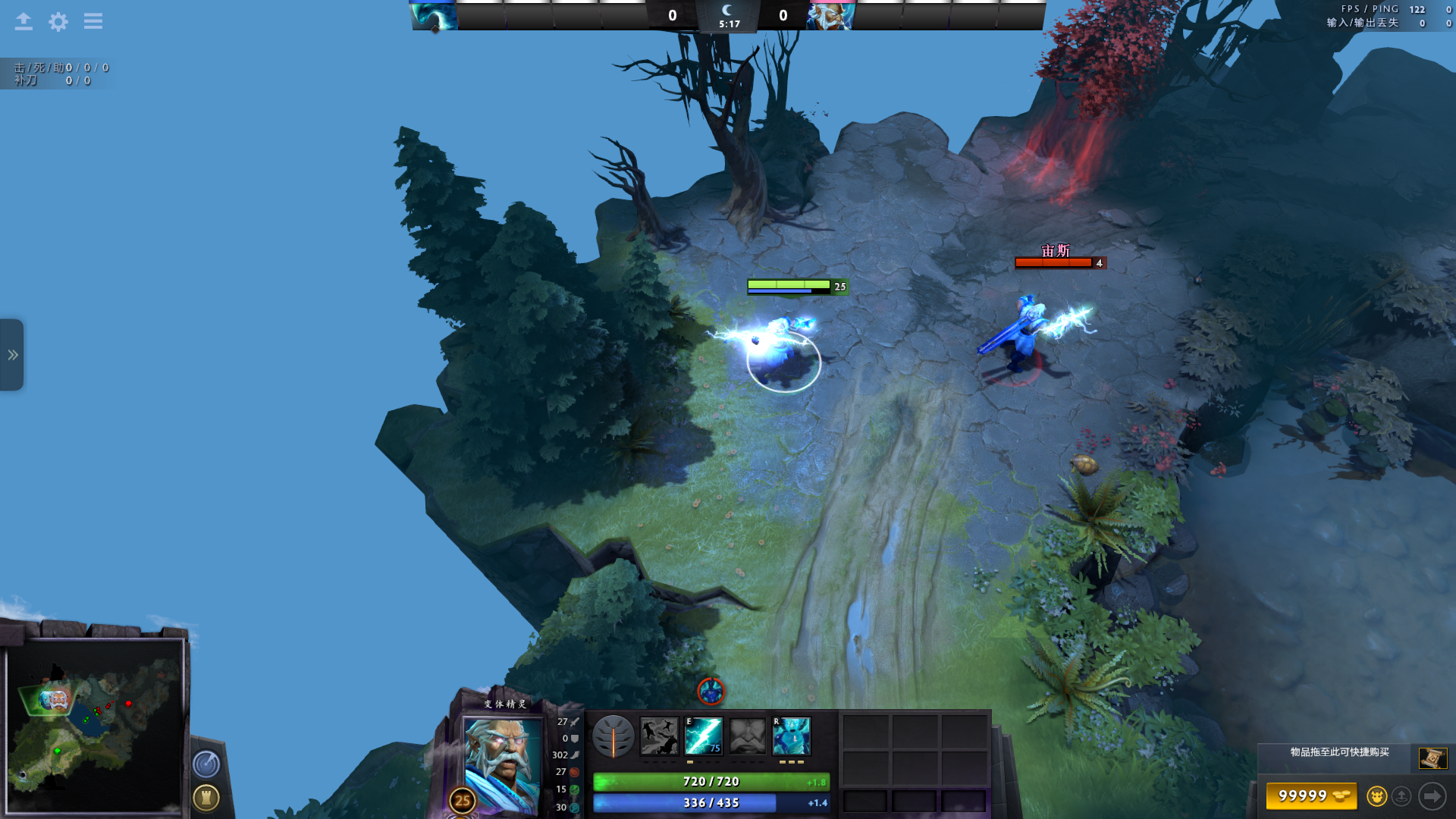Click the greyed-out horsemen ability icon
Image resolution: width=1456 pixels, height=819 pixels.
[x=659, y=736]
